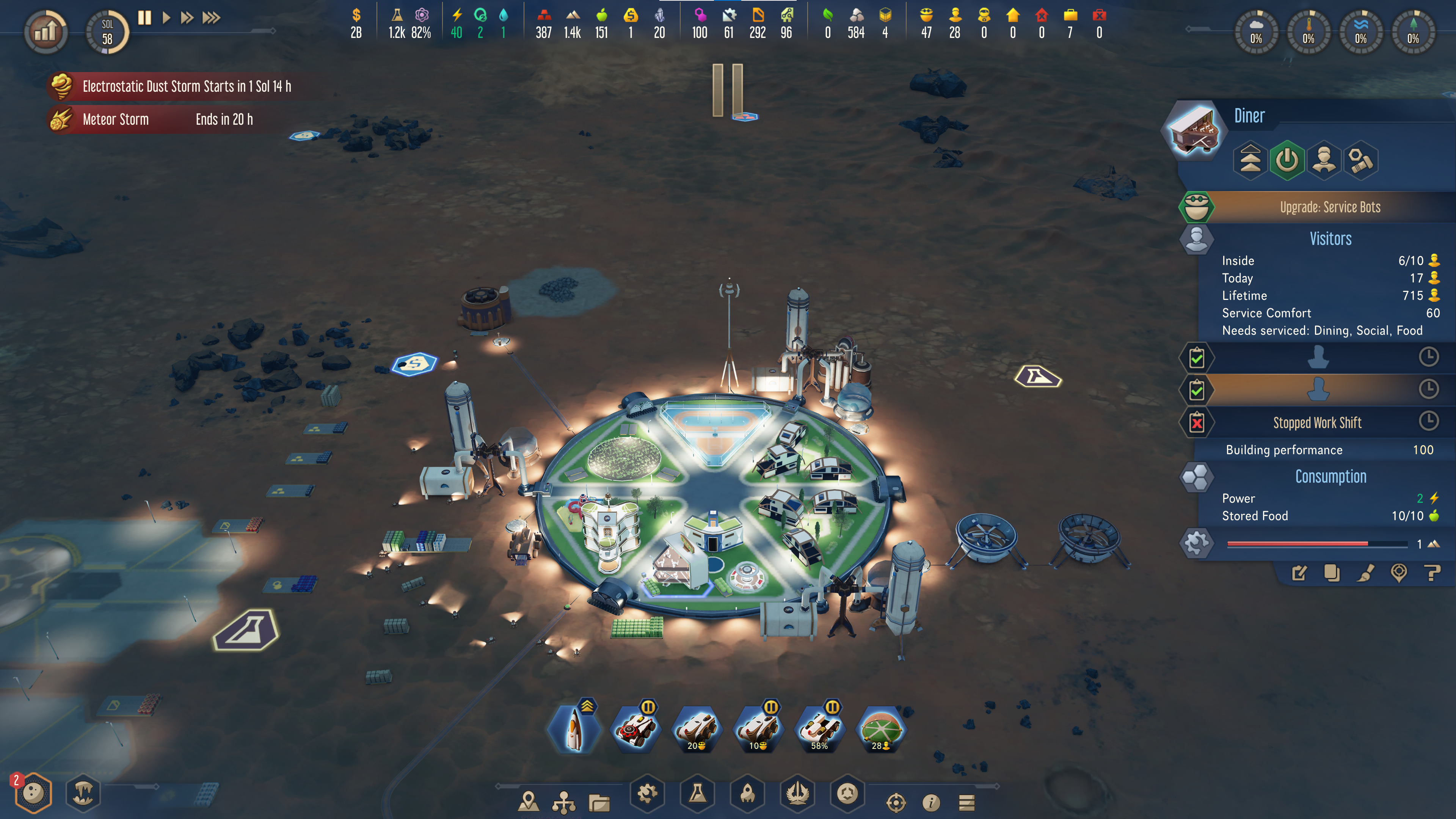1456x819 pixels.
Task: Open the build menu gear-wrench hexagon
Action: point(647,794)
